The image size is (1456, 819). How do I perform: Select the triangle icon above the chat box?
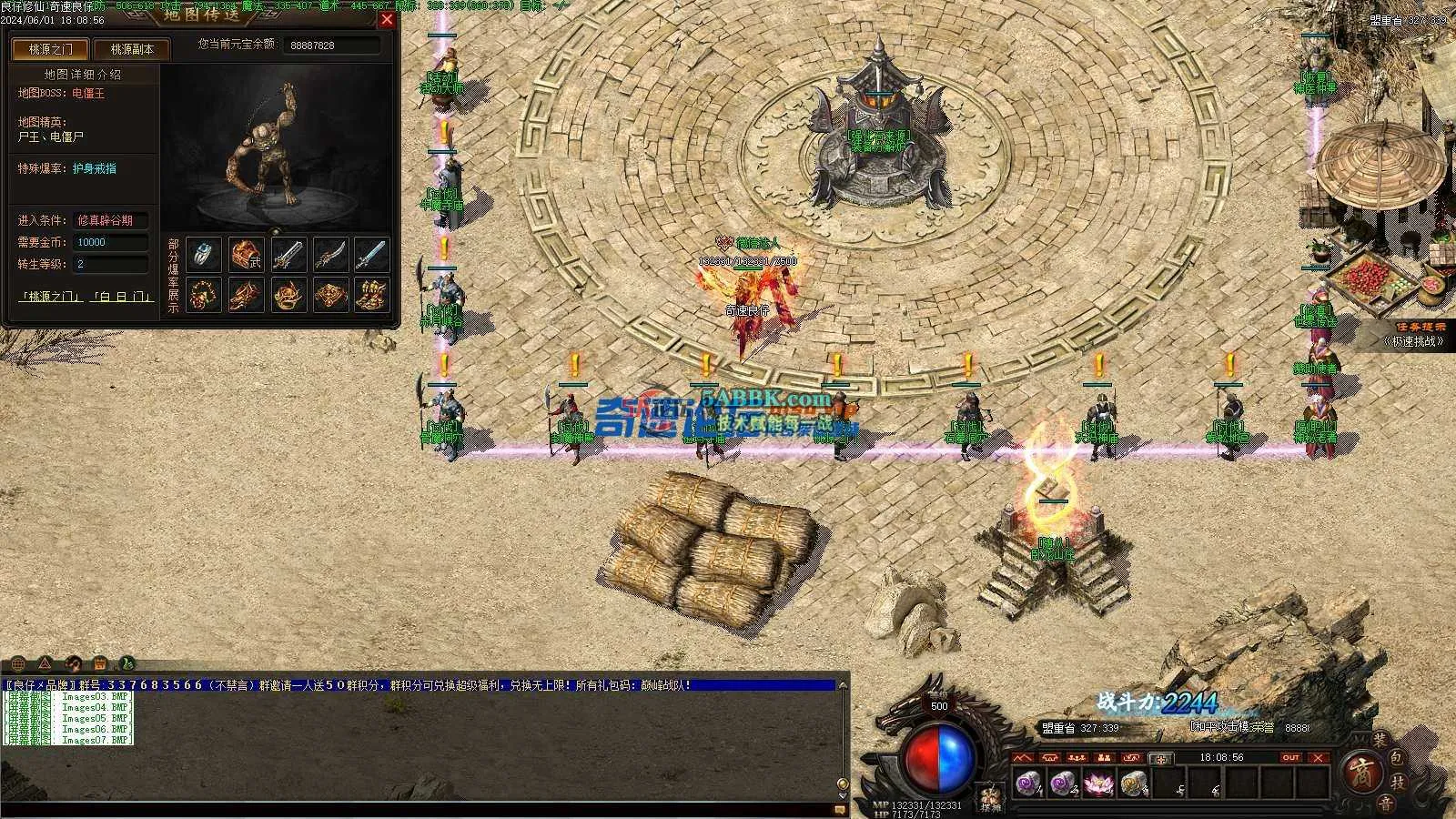45,663
